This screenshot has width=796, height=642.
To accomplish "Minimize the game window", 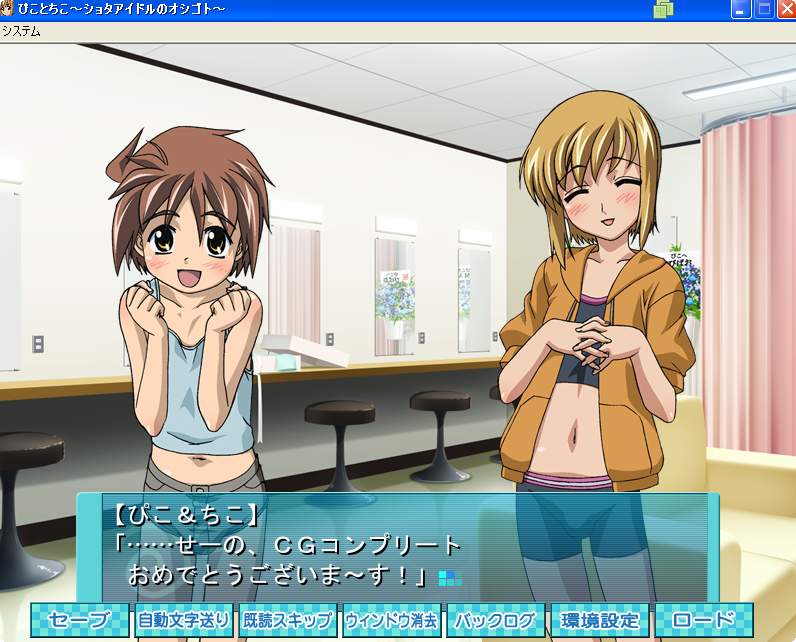I will pyautogui.click(x=742, y=9).
